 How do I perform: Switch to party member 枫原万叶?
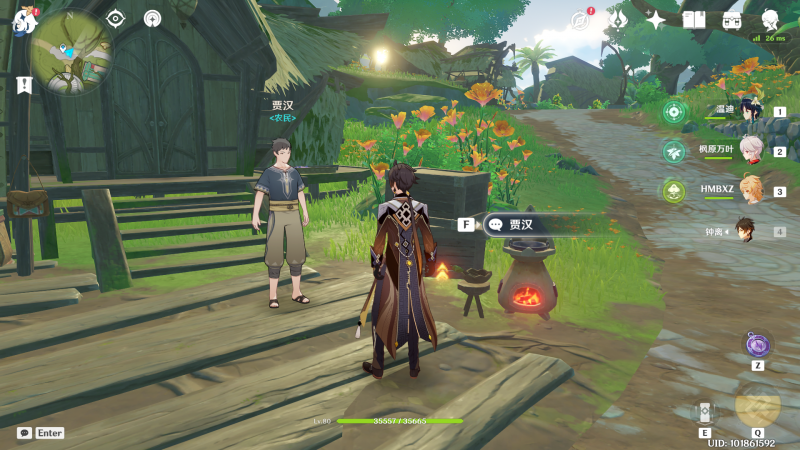[750, 151]
